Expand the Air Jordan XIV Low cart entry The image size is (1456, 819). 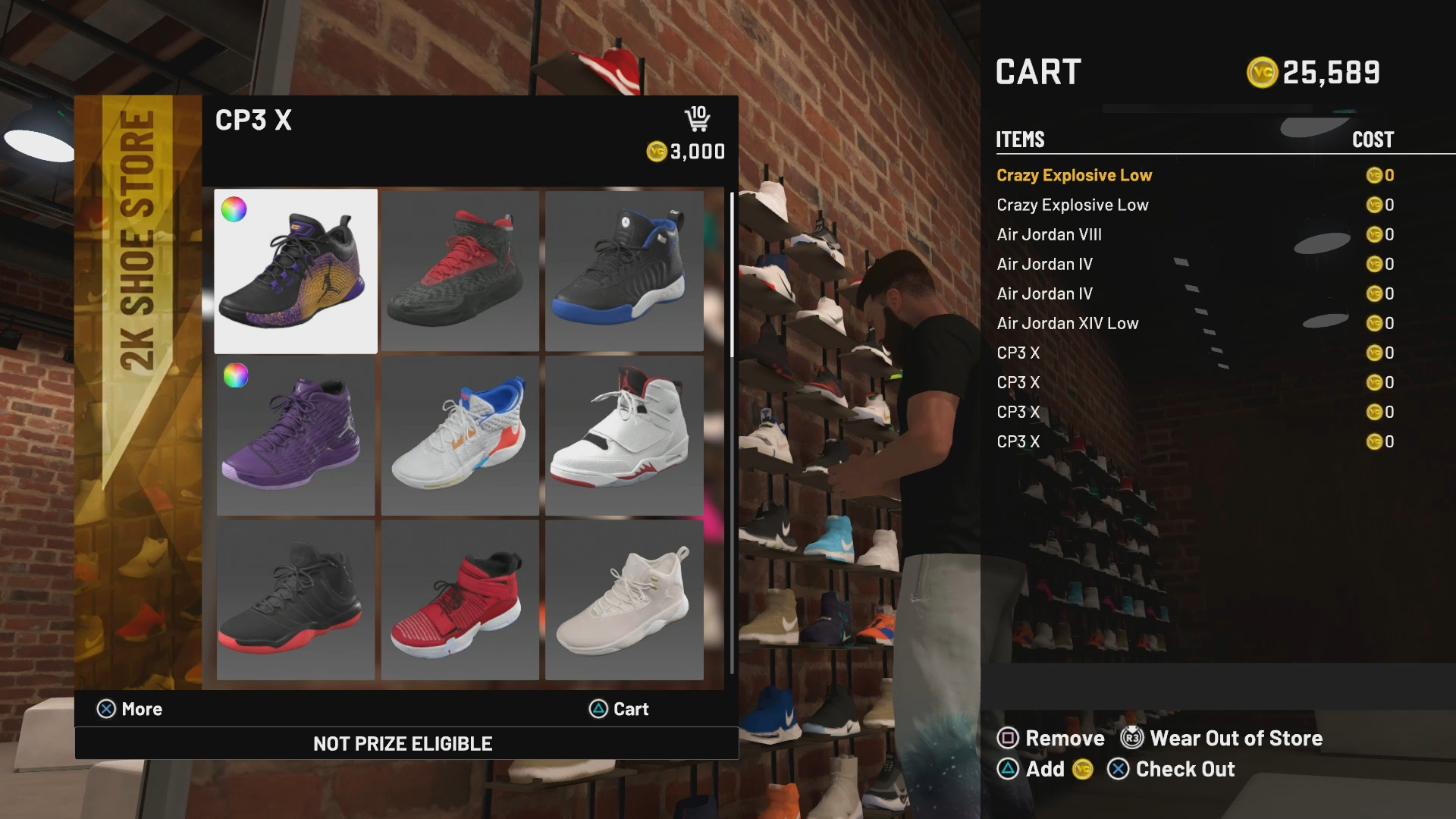1067,323
